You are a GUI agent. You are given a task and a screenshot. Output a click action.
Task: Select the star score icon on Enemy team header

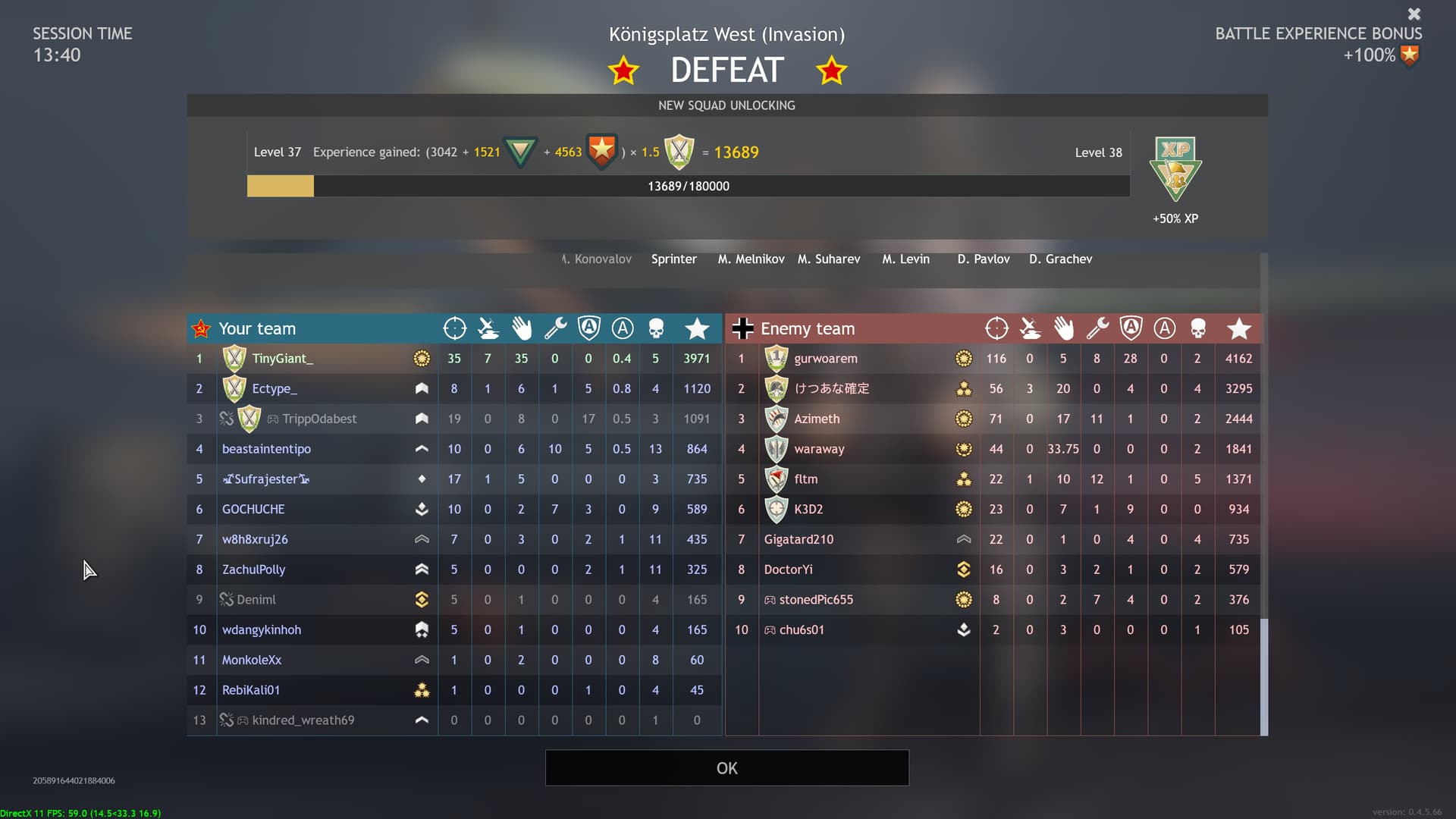click(x=1239, y=328)
